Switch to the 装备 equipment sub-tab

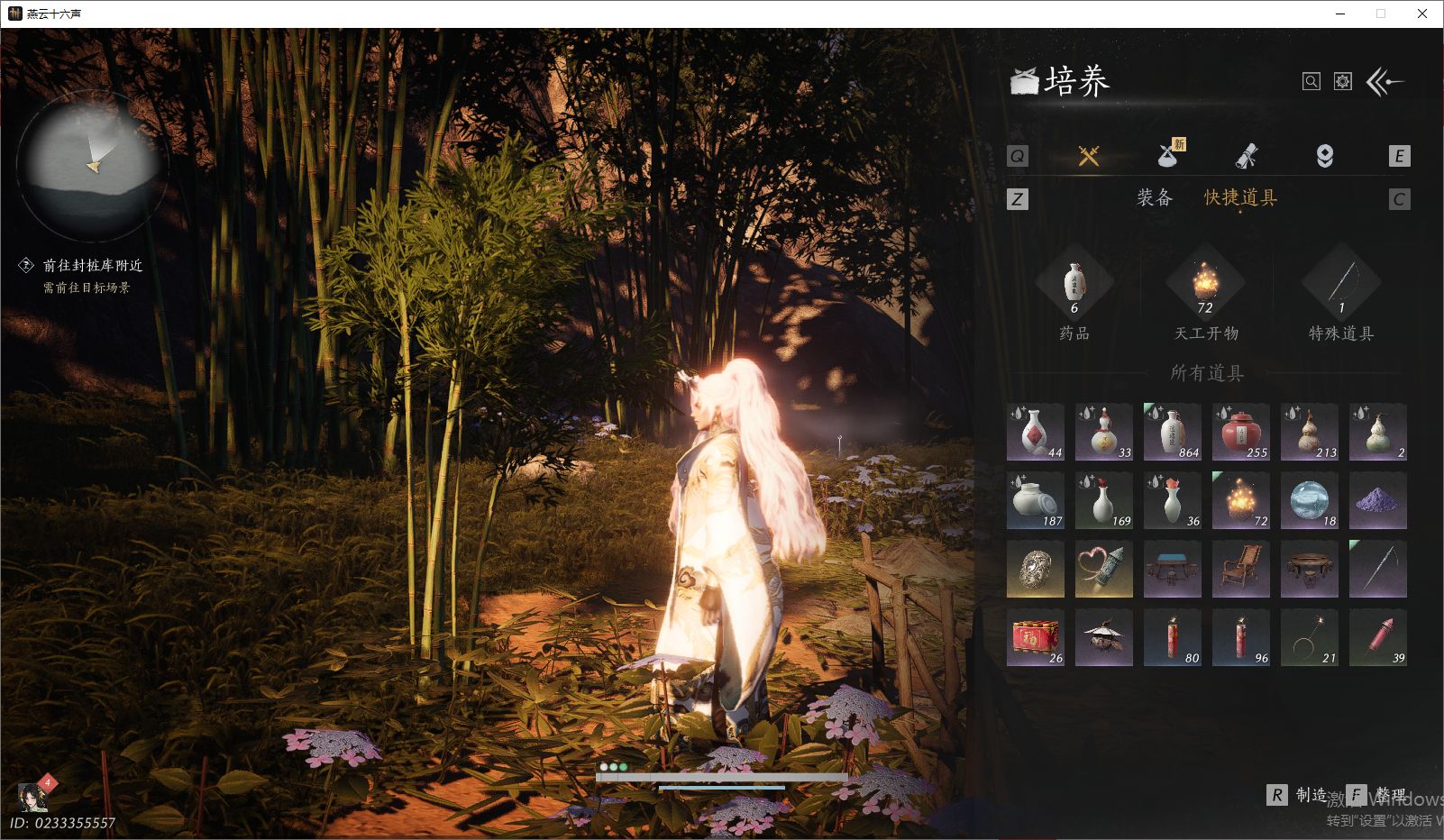click(1155, 198)
